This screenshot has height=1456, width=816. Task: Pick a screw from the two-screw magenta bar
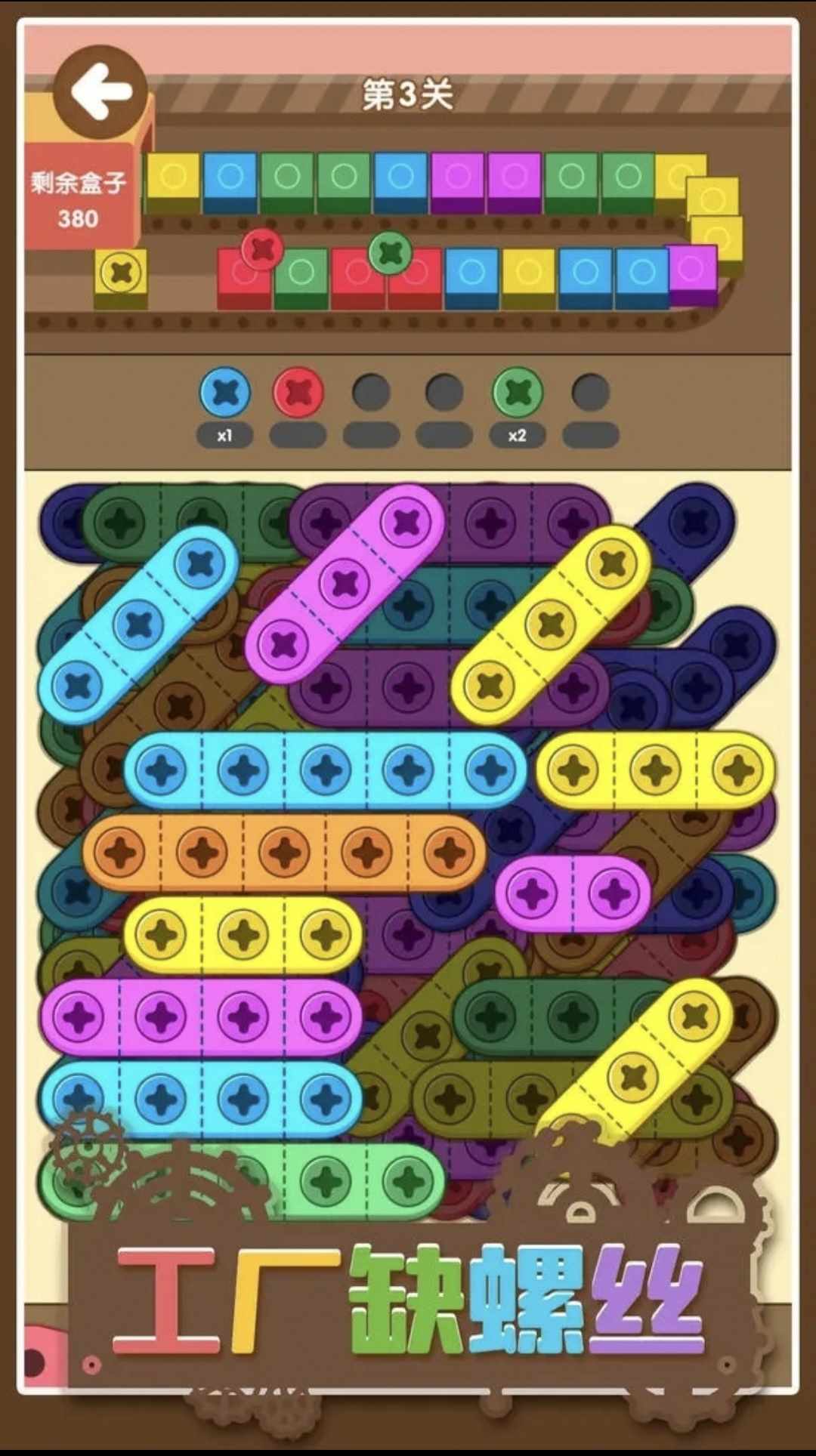point(533,893)
